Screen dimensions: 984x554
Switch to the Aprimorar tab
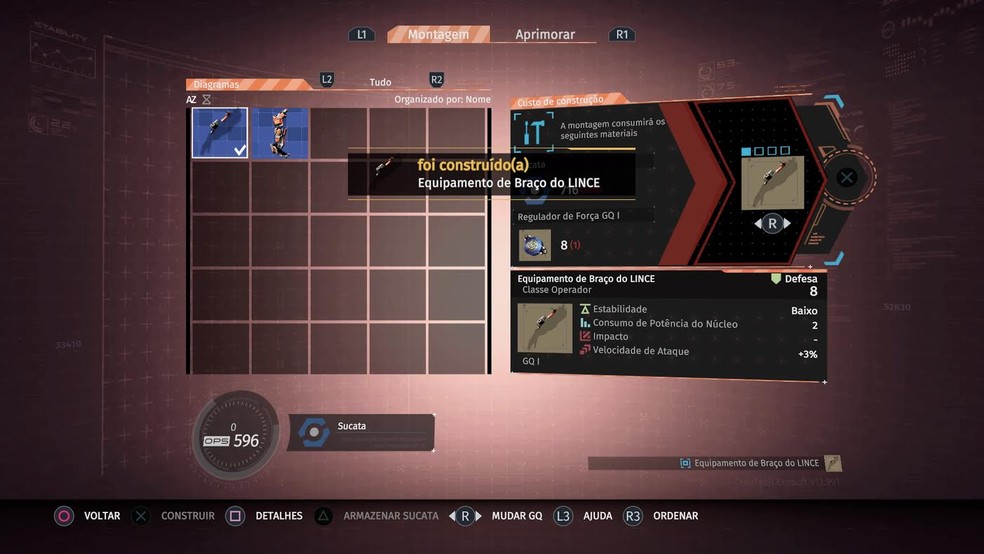coord(545,34)
